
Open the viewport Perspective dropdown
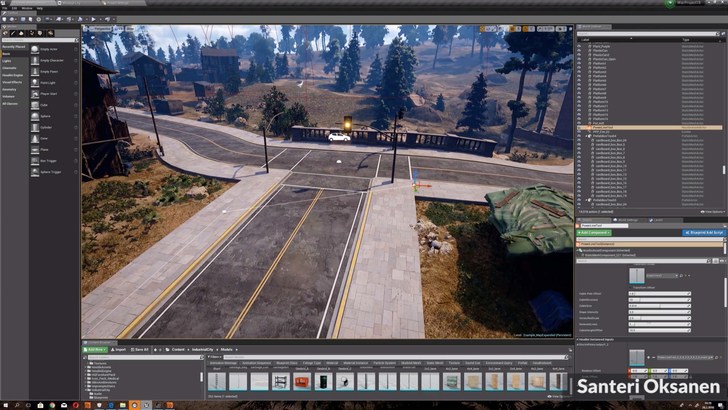coord(101,30)
